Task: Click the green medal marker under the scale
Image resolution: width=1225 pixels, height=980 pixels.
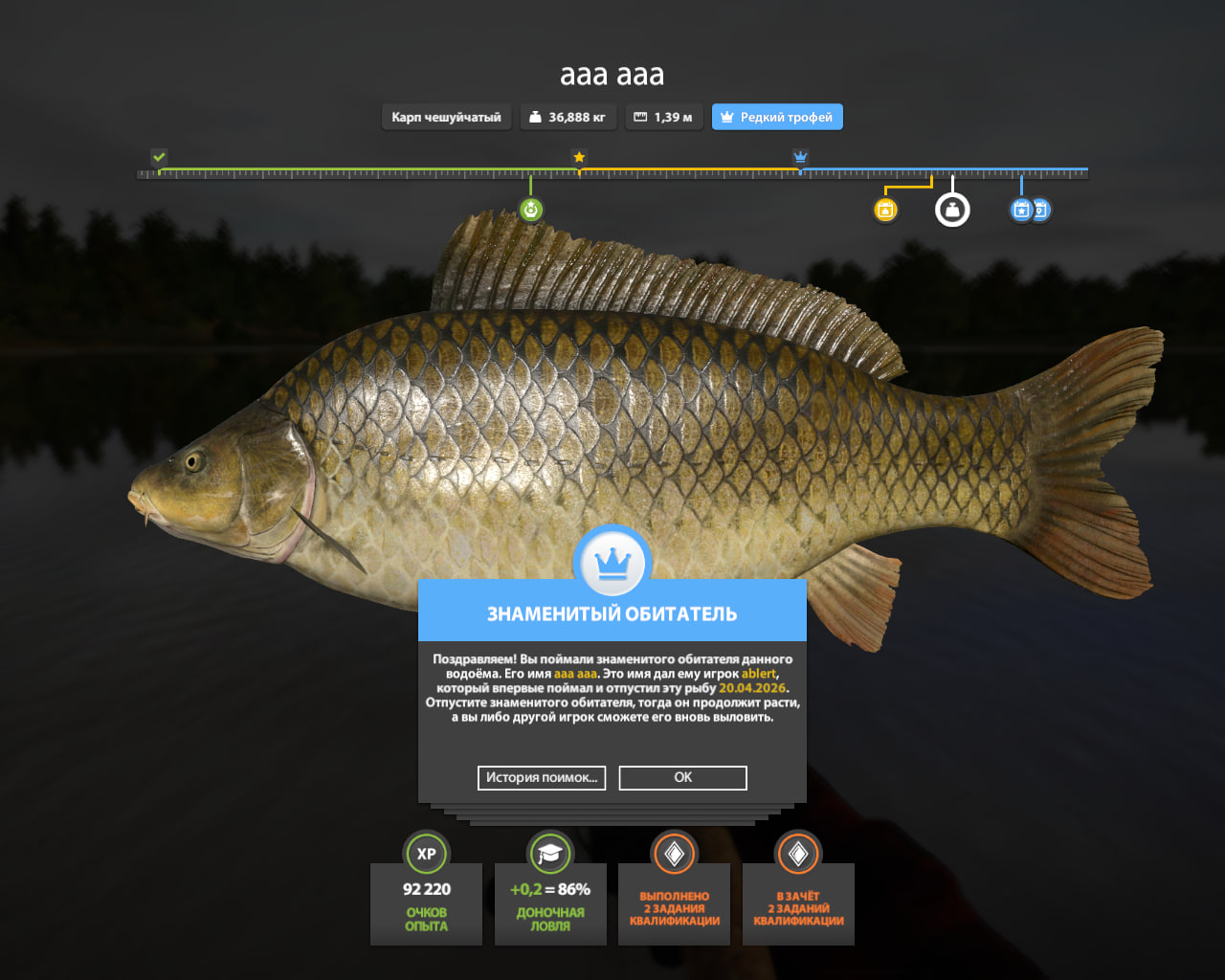Action: (x=531, y=210)
